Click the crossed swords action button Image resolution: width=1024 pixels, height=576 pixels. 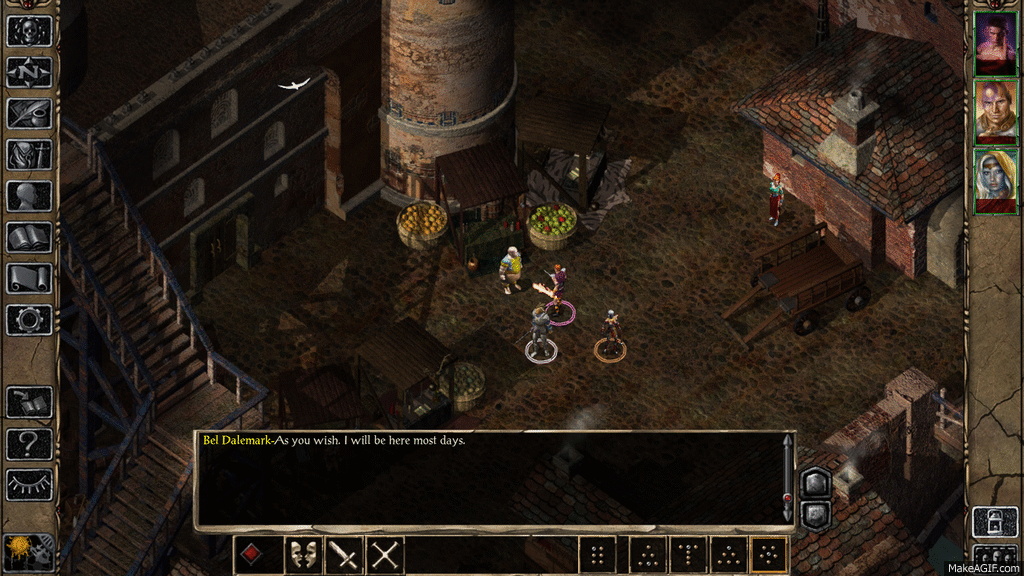(385, 555)
